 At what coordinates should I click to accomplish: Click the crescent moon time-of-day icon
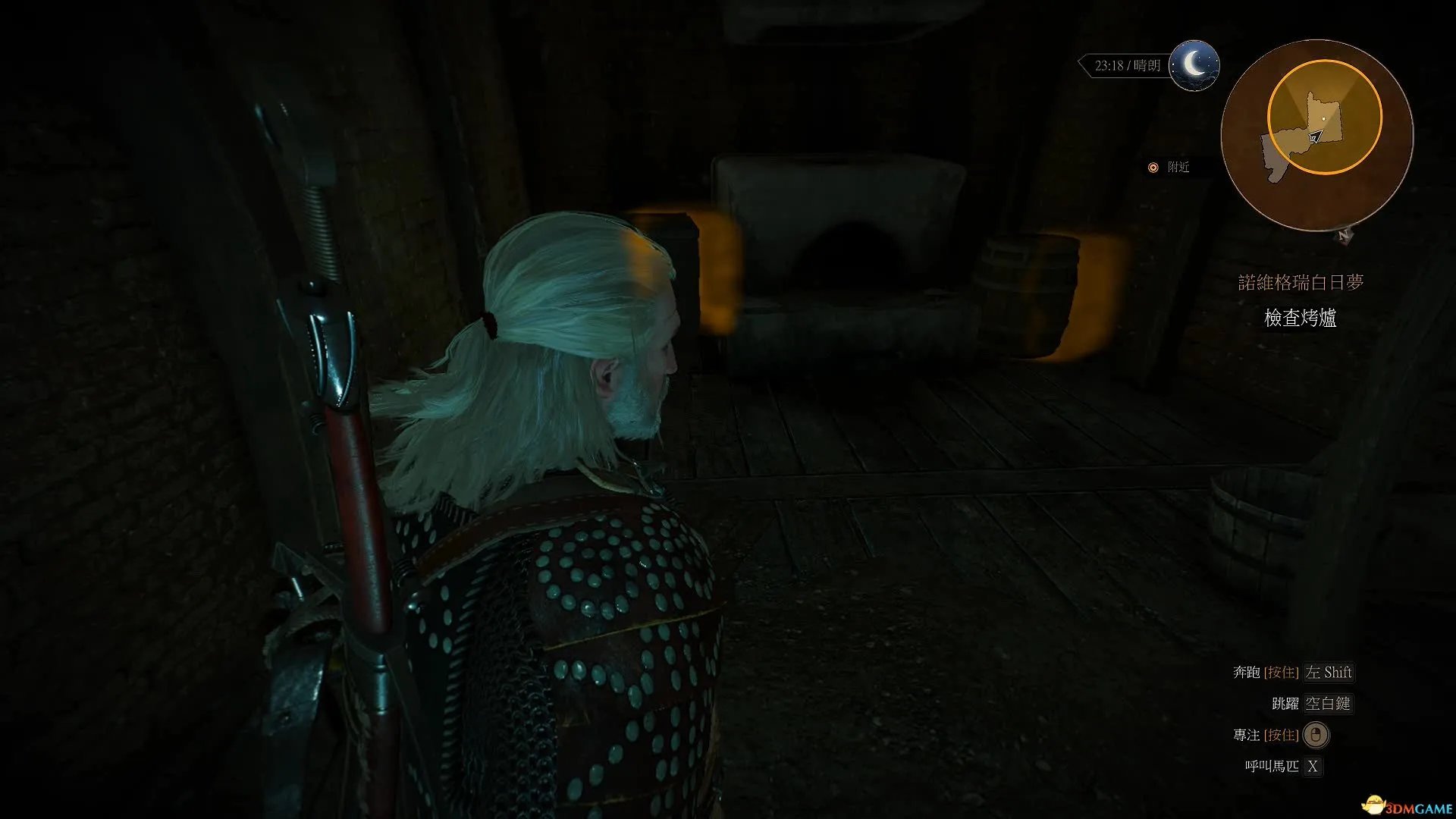coord(1194,65)
